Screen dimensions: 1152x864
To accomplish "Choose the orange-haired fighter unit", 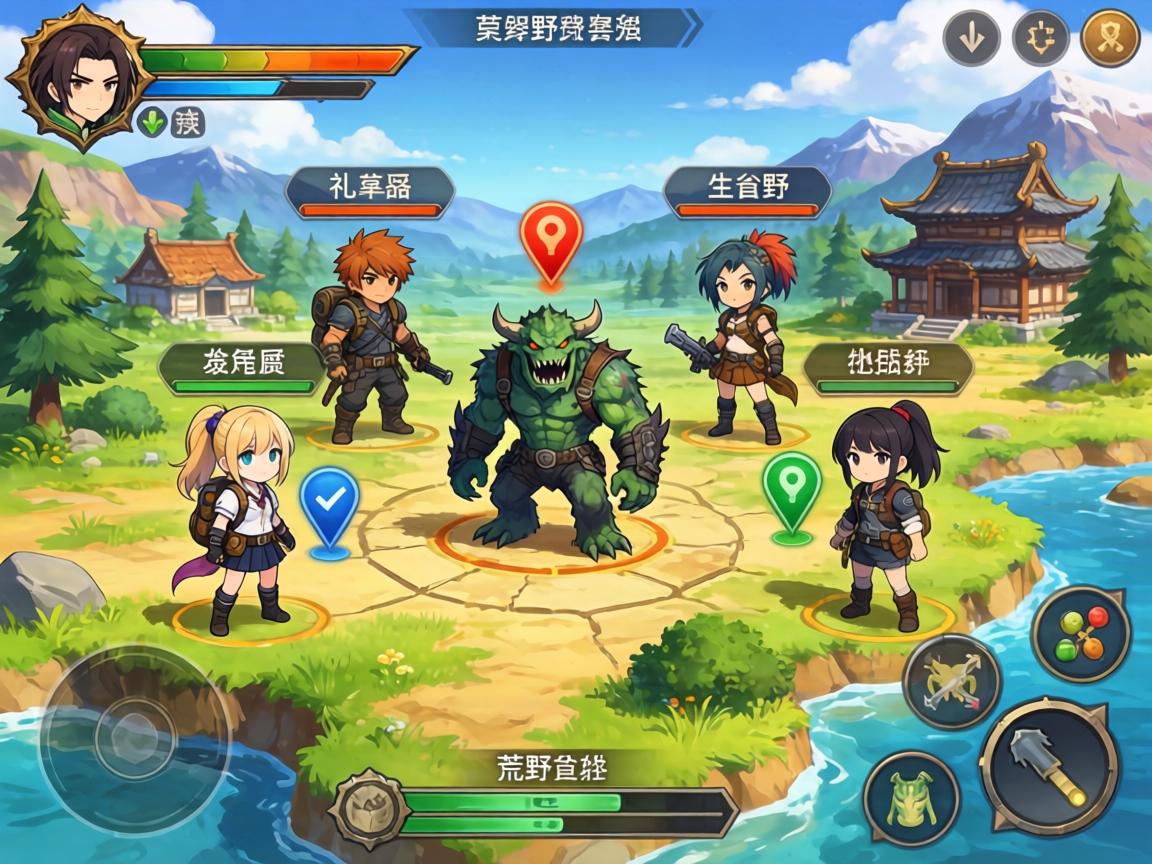I will pos(369,336).
